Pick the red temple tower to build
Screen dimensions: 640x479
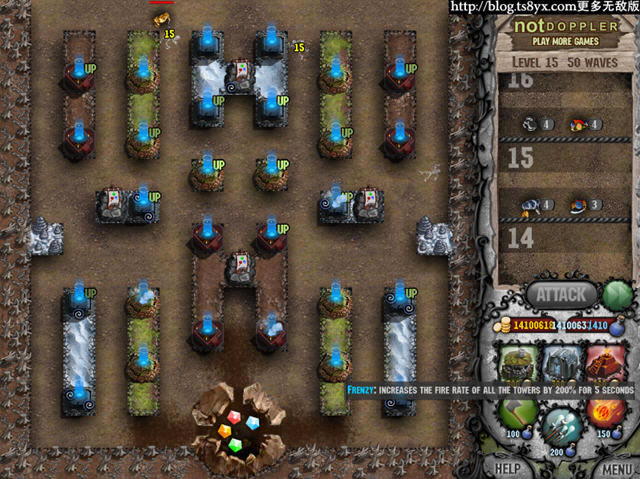(x=605, y=361)
